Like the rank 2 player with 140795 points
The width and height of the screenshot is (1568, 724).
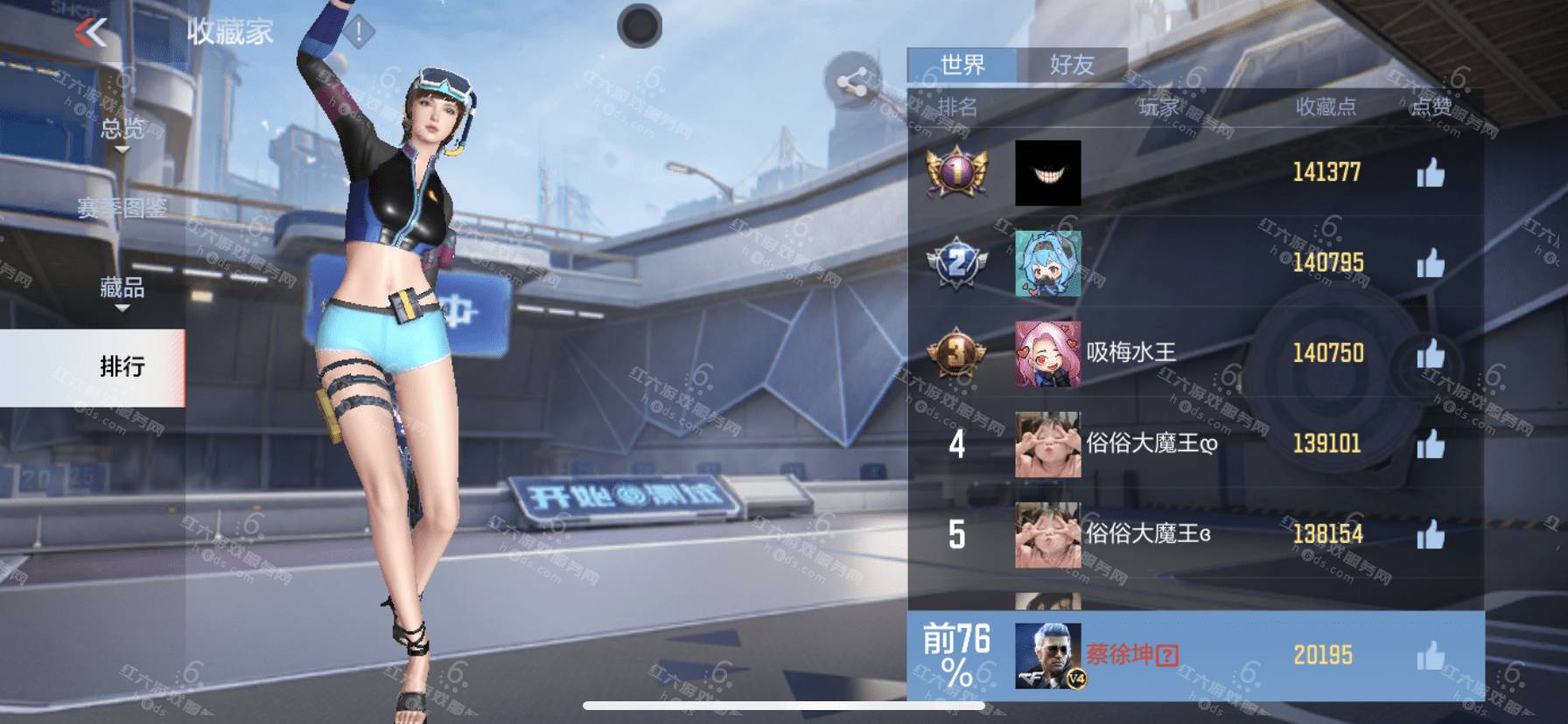(1431, 263)
